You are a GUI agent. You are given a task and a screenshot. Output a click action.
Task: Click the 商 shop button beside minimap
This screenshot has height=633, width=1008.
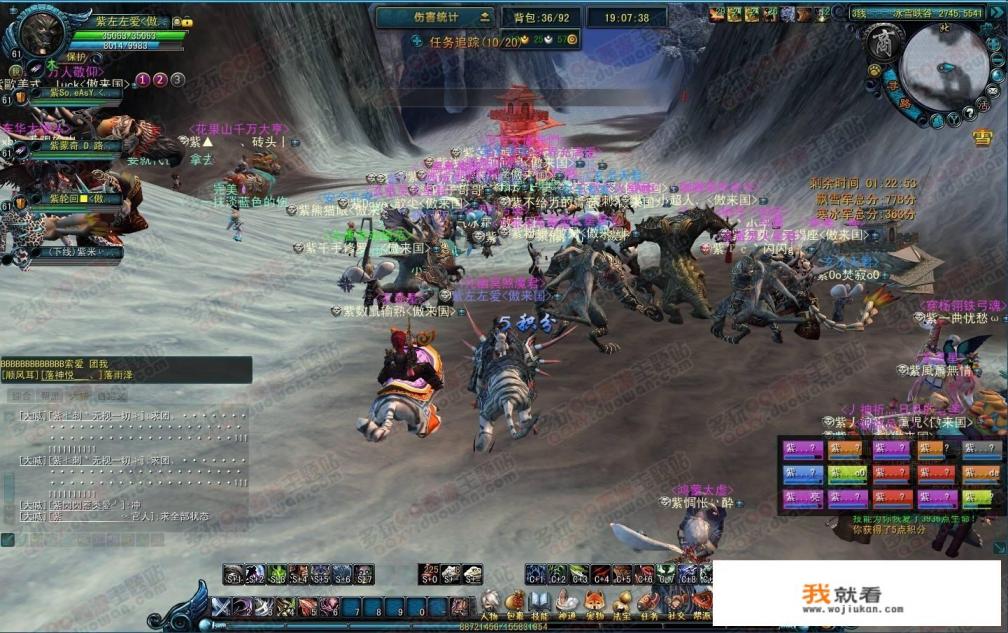[886, 41]
